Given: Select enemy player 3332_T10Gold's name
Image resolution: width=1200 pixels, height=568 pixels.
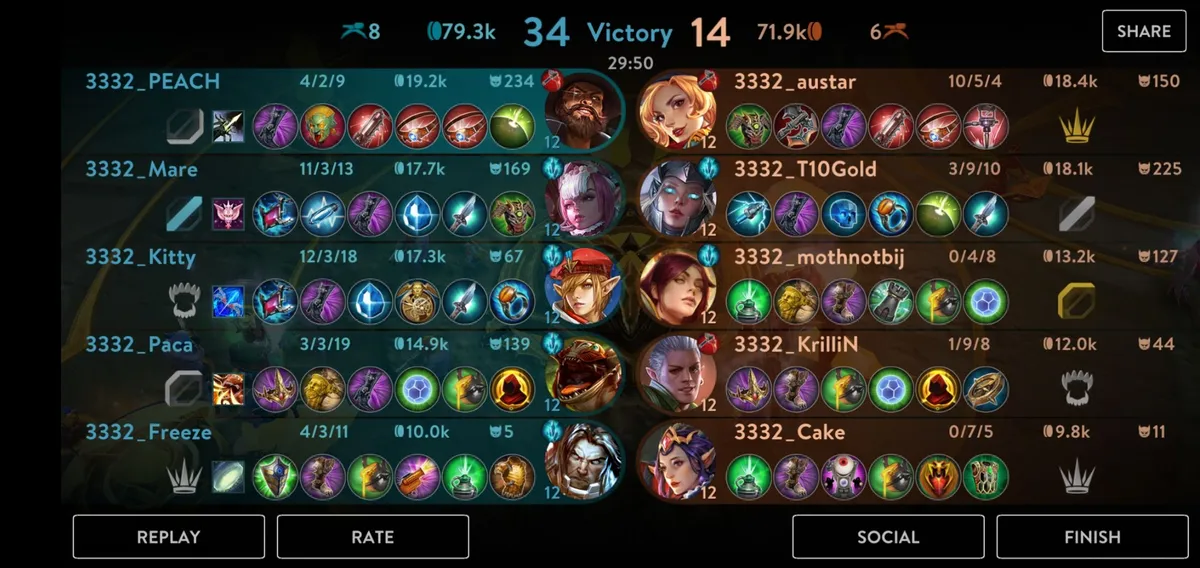Looking at the screenshot, I should point(805,169).
